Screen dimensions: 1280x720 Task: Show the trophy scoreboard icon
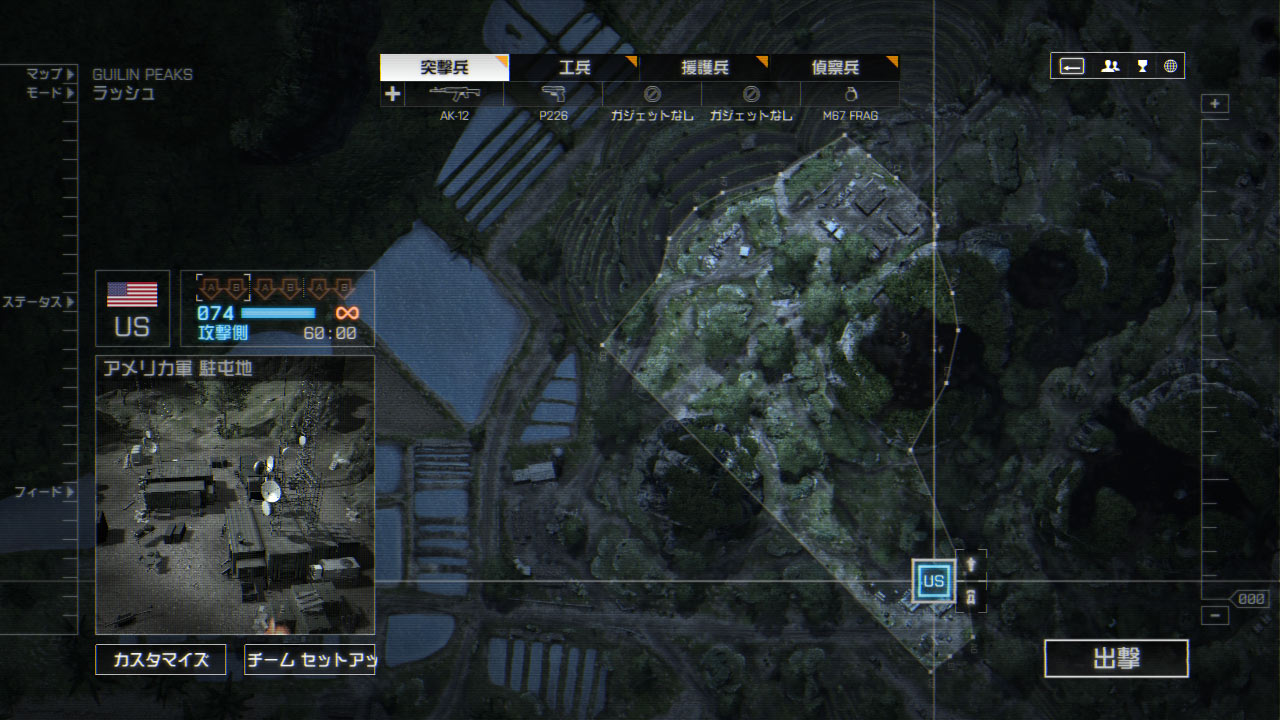pos(1142,67)
